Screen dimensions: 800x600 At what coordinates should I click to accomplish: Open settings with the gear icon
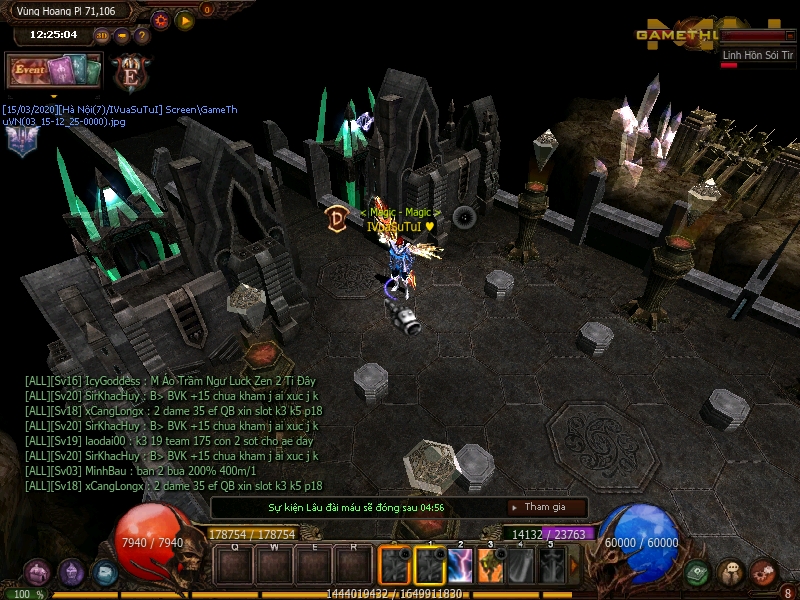pyautogui.click(x=160, y=19)
